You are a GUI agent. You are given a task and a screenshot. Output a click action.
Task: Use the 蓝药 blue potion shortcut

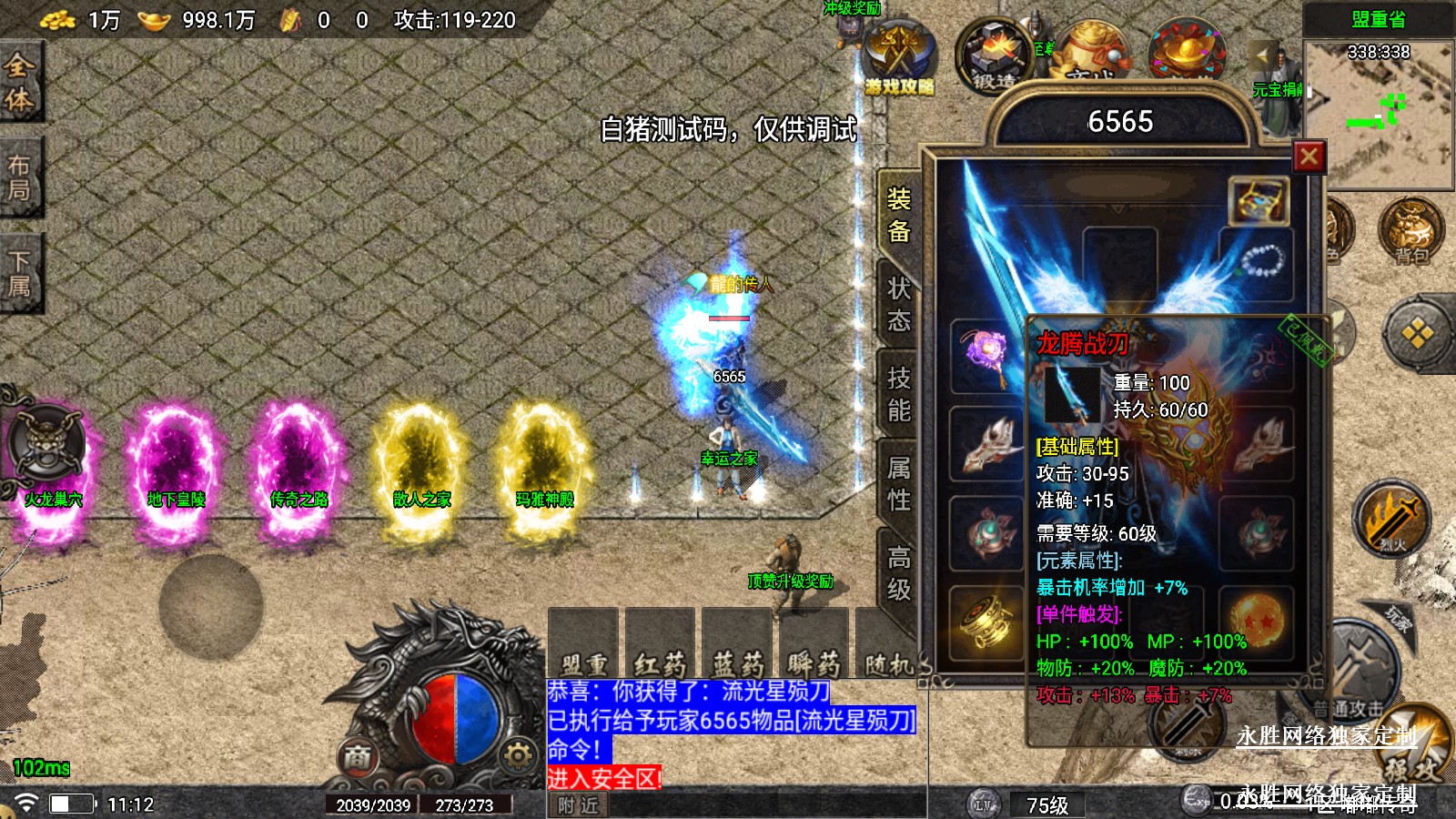737,645
